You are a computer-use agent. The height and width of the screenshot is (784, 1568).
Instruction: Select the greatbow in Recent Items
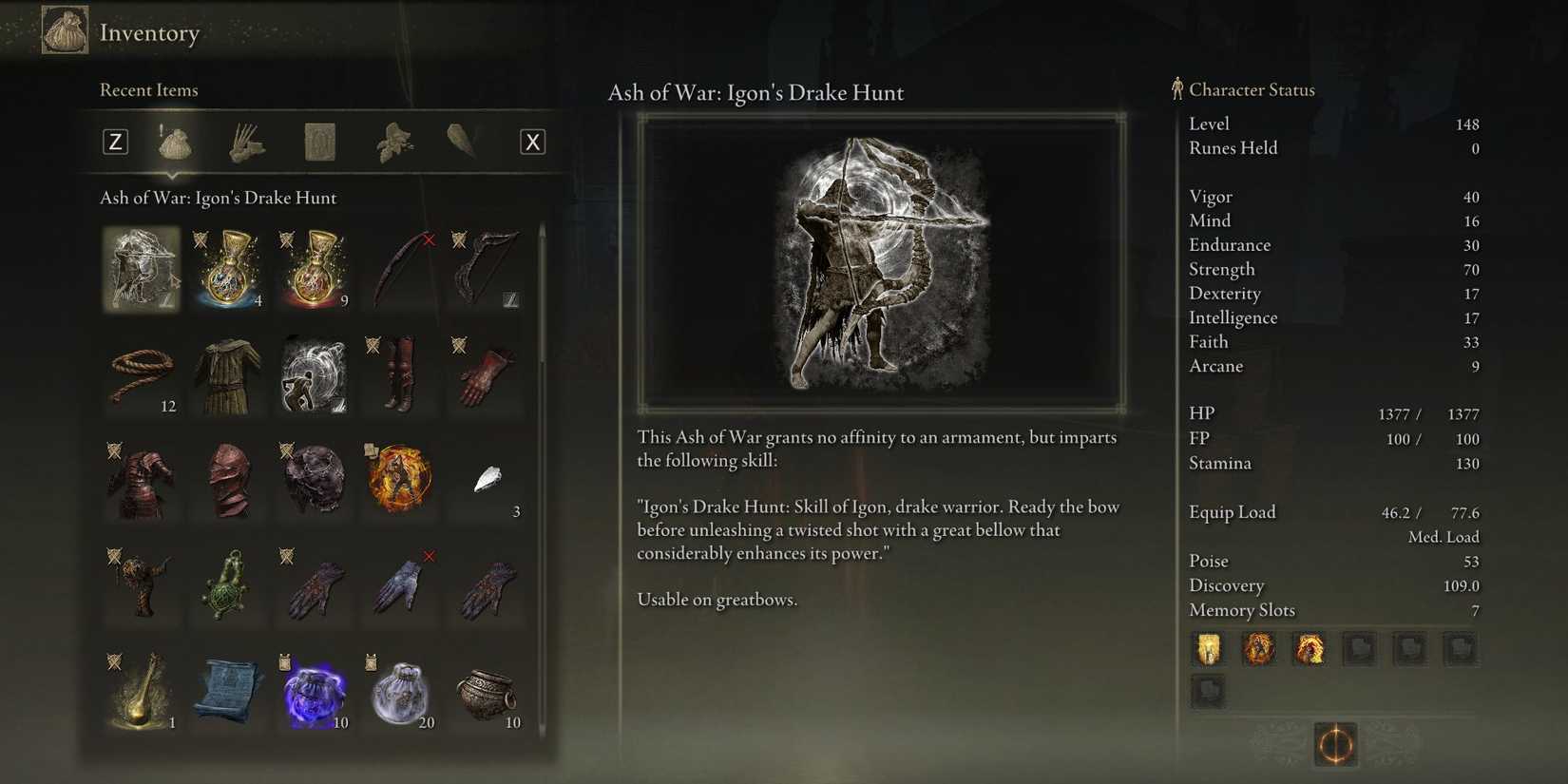[x=485, y=269]
